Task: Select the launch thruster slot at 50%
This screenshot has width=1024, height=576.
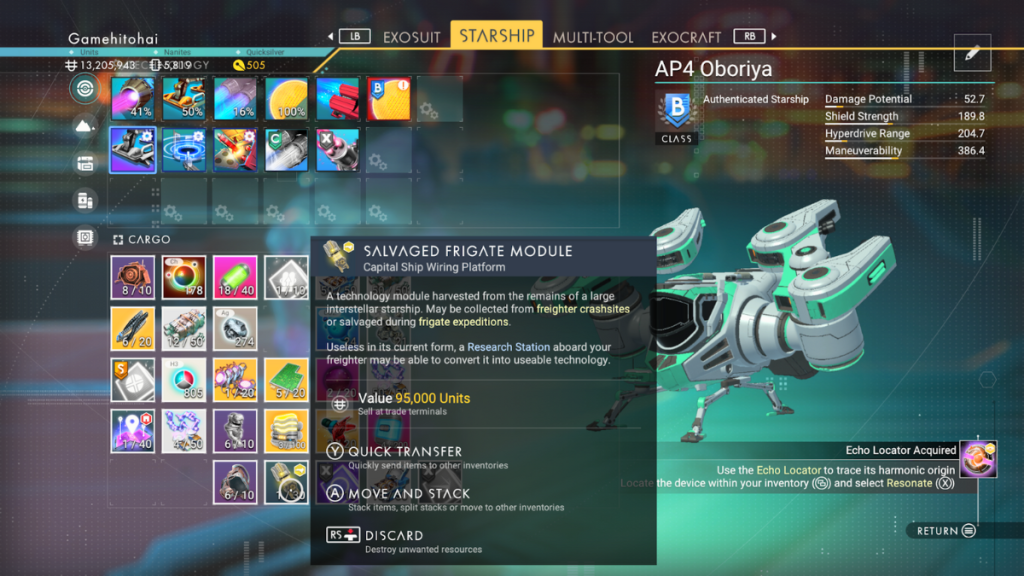Action: click(x=184, y=98)
